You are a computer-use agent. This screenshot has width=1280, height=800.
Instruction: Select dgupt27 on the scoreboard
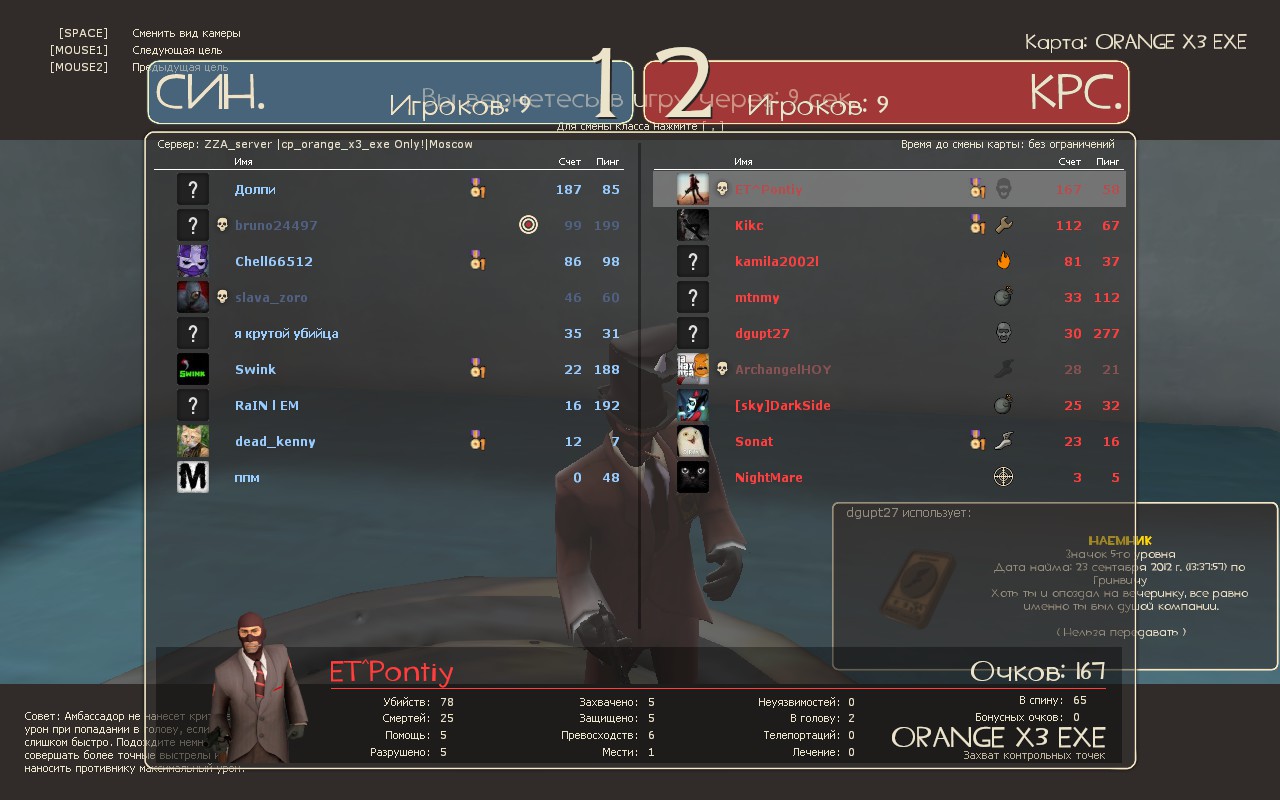[x=762, y=334]
